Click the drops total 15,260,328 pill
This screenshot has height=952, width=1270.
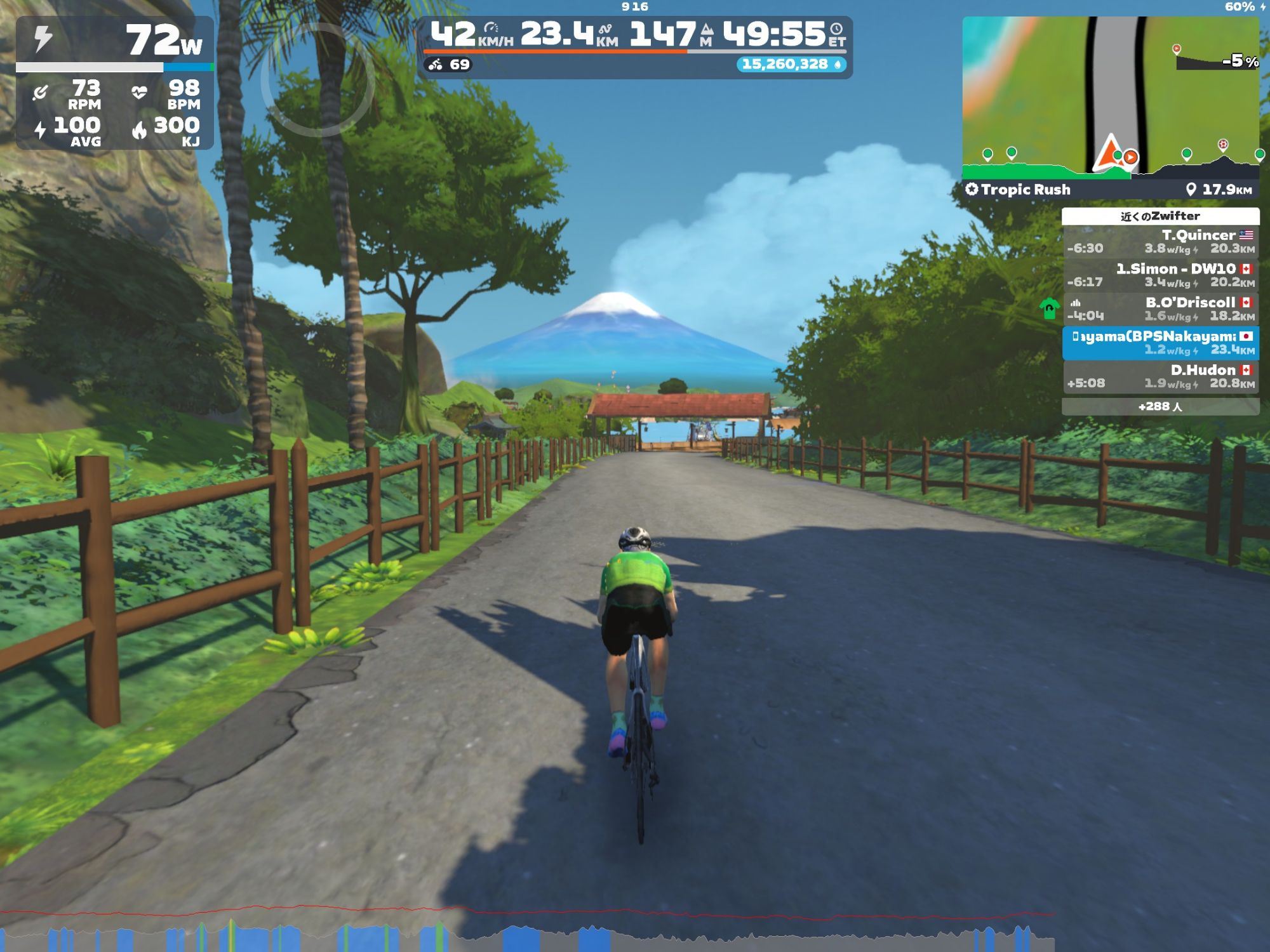791,64
